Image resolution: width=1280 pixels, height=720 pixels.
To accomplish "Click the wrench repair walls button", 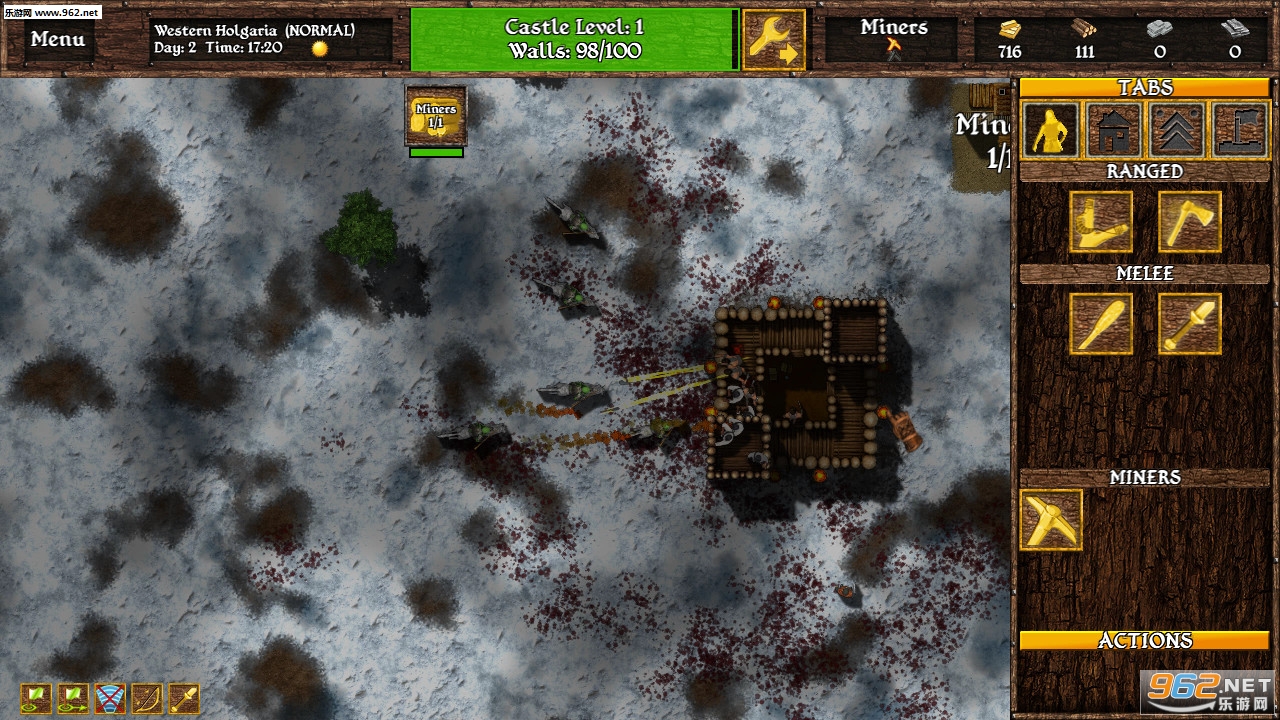I will (774, 40).
